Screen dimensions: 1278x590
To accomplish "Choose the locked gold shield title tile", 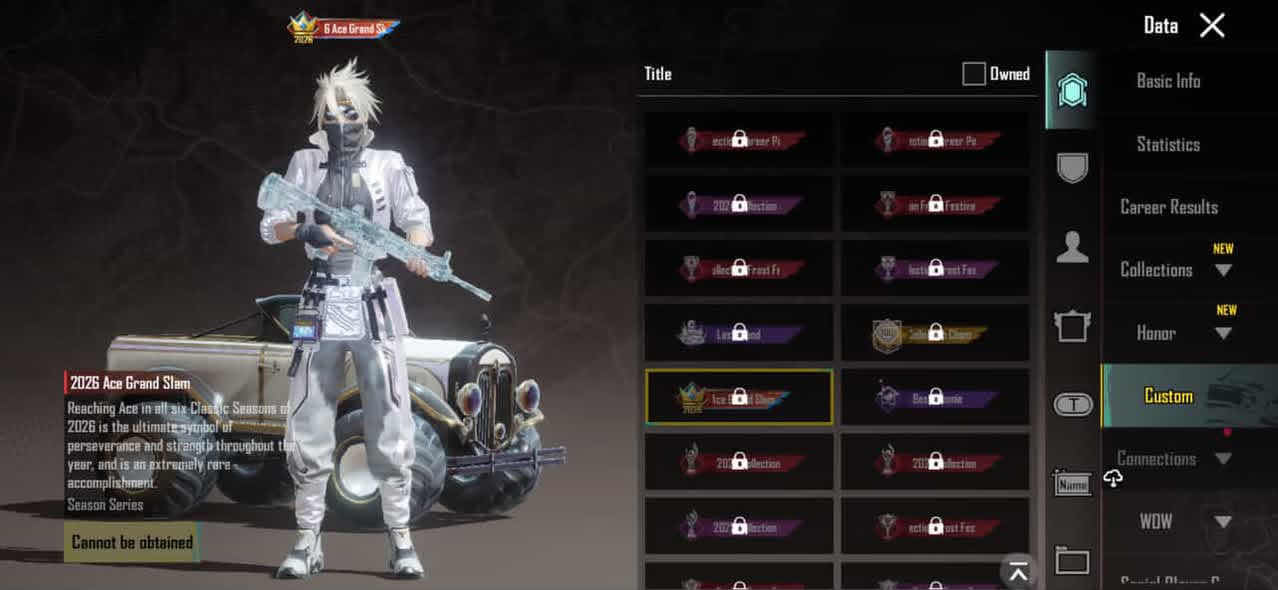I will click(x=935, y=333).
